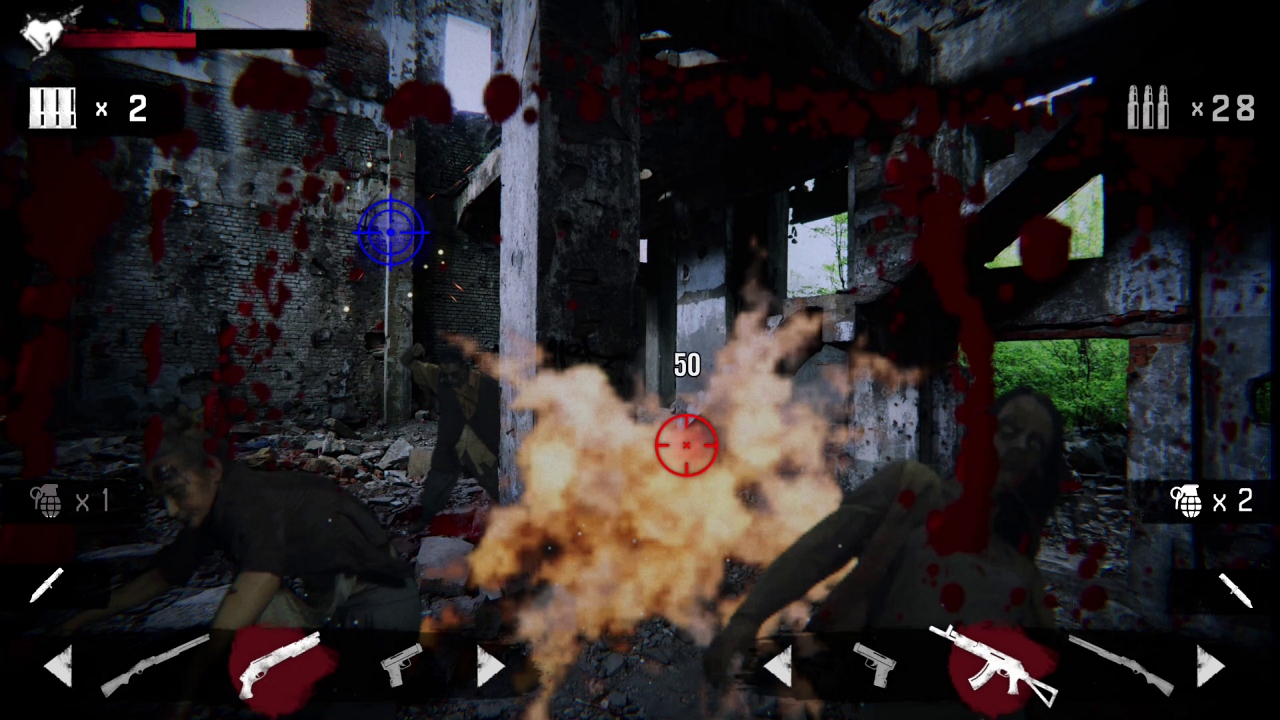Image resolution: width=1280 pixels, height=720 pixels.
Task: Select the sawed-off shotgun in left weapon bar
Action: pos(280,665)
